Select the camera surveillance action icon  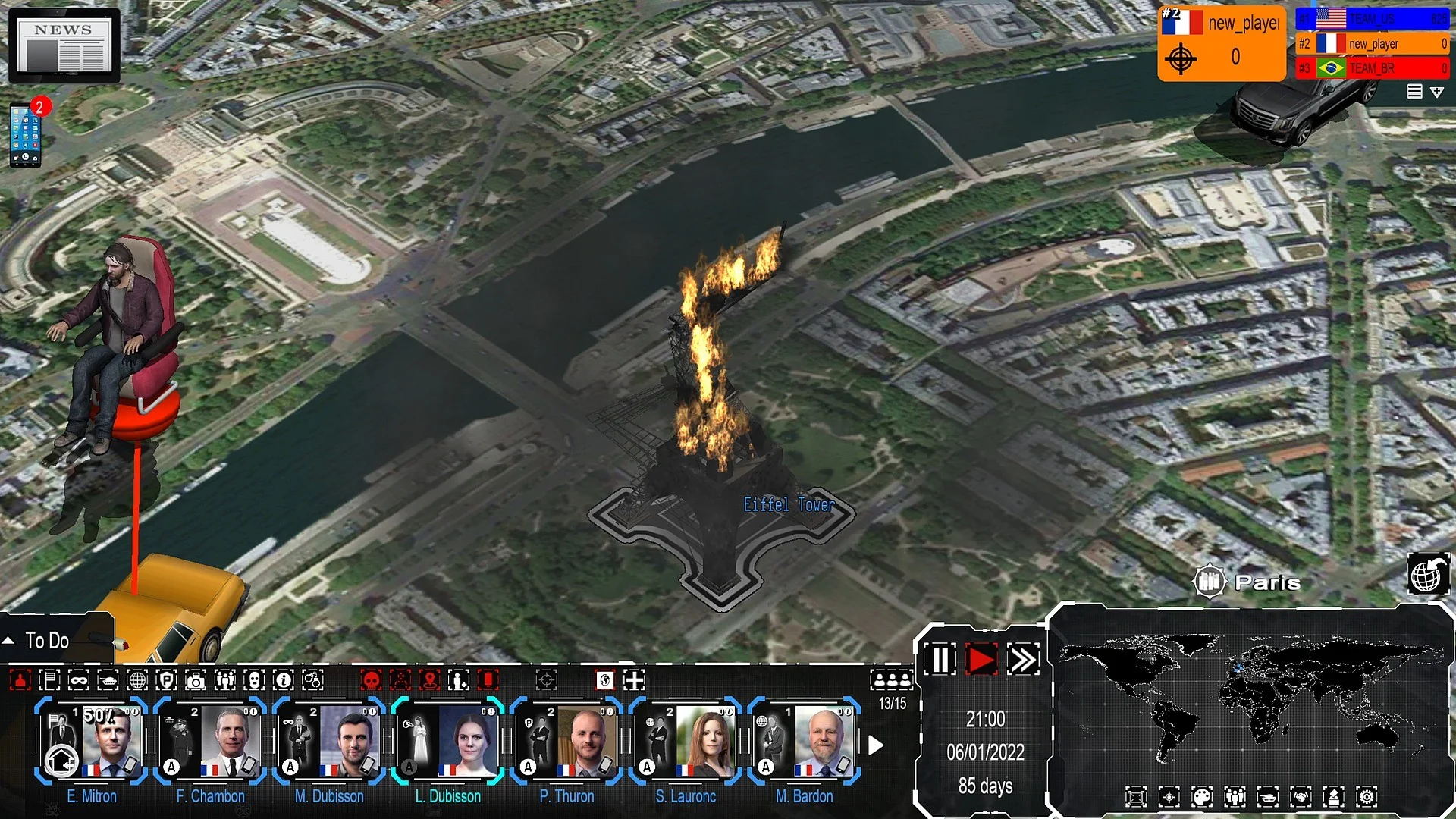196,680
